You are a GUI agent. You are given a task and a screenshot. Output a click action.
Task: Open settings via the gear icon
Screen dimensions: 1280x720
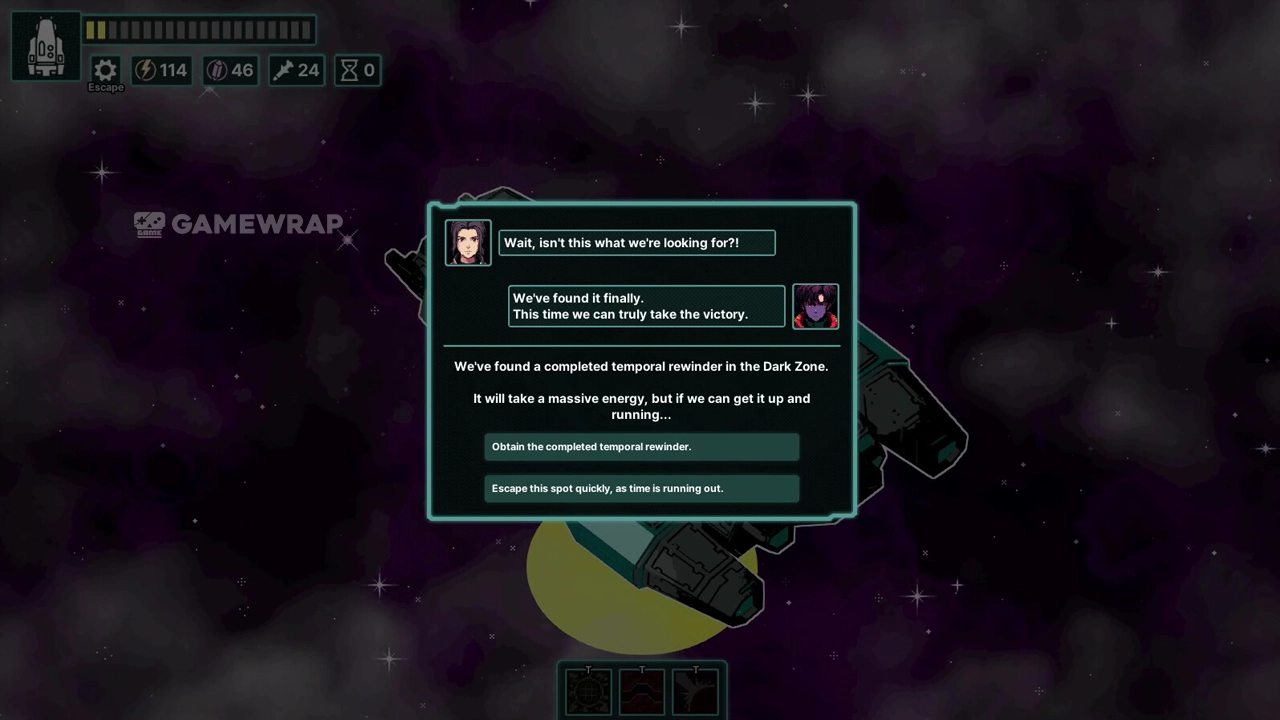click(105, 70)
